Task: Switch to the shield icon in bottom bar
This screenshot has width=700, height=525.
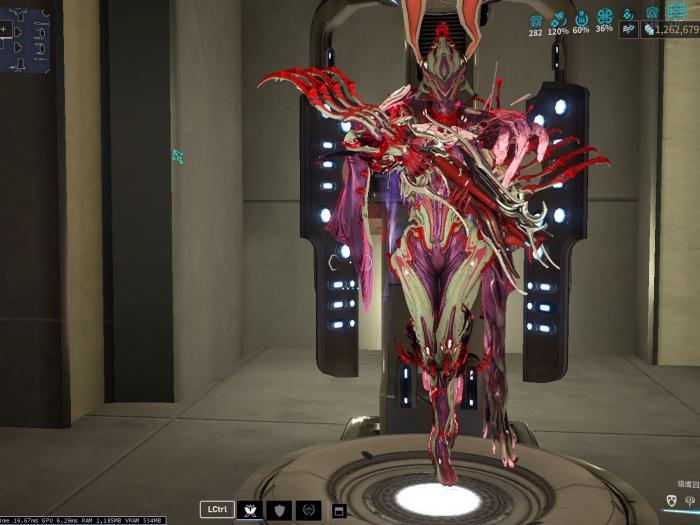Action: (280, 510)
